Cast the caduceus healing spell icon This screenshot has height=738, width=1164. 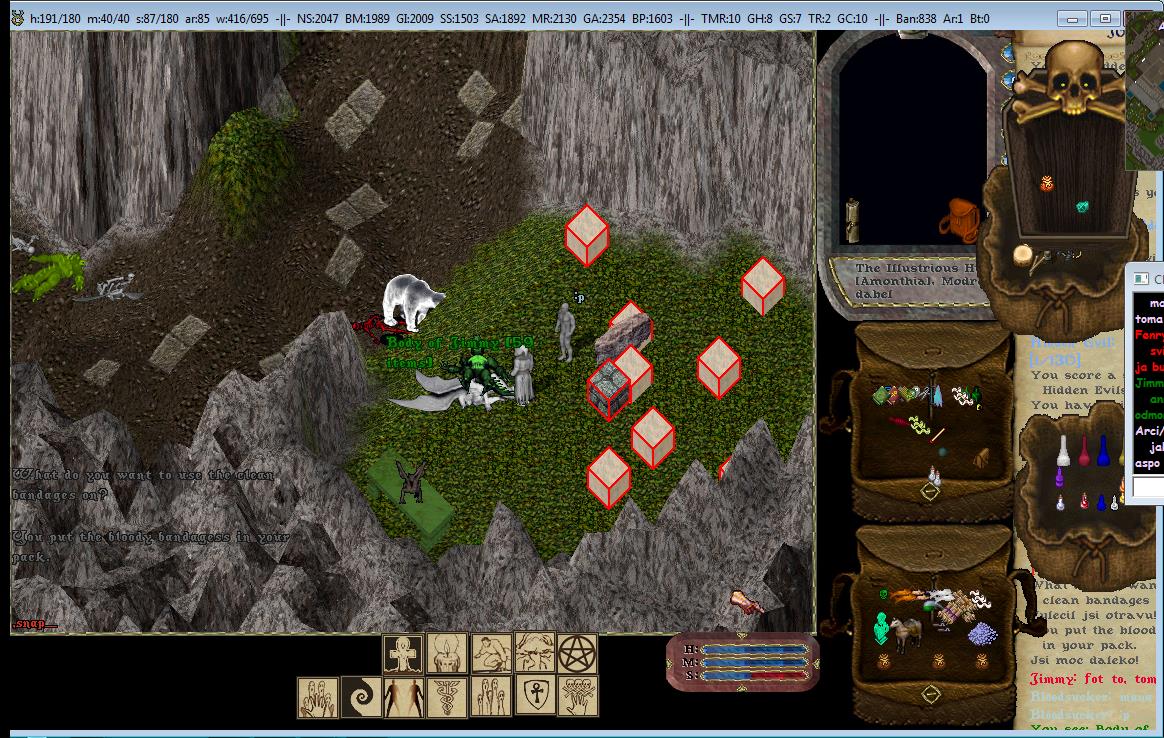tap(447, 696)
